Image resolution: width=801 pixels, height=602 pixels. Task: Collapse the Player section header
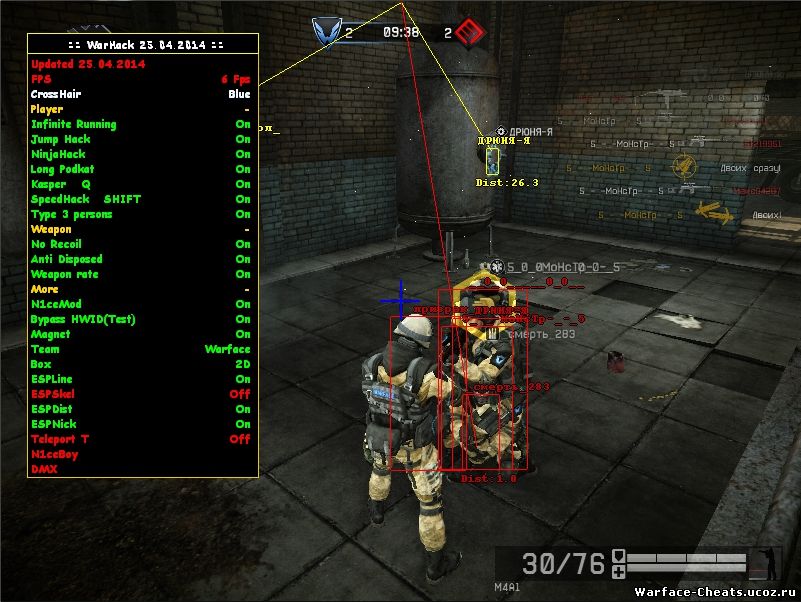click(140, 109)
